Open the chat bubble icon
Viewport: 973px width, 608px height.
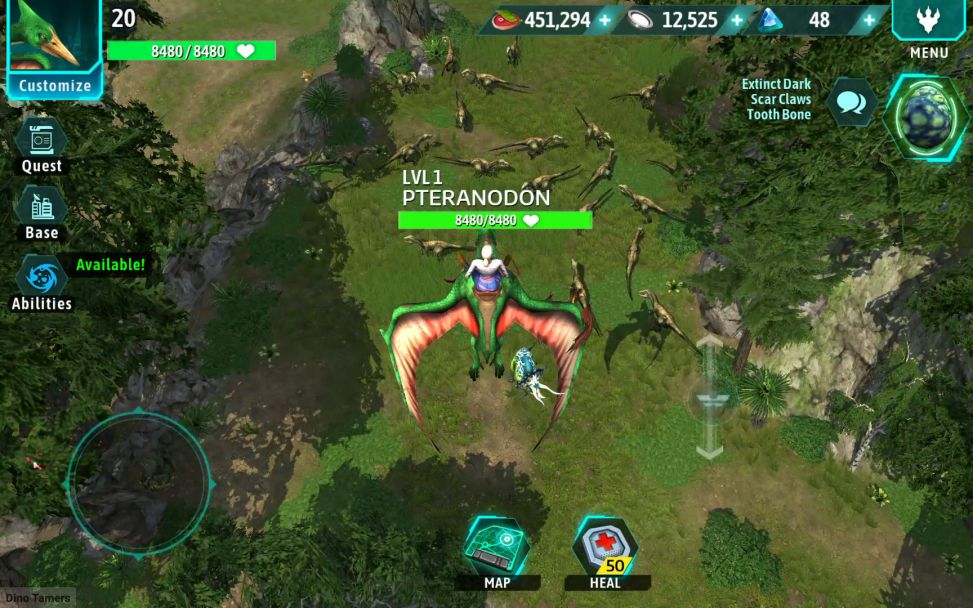pos(852,102)
